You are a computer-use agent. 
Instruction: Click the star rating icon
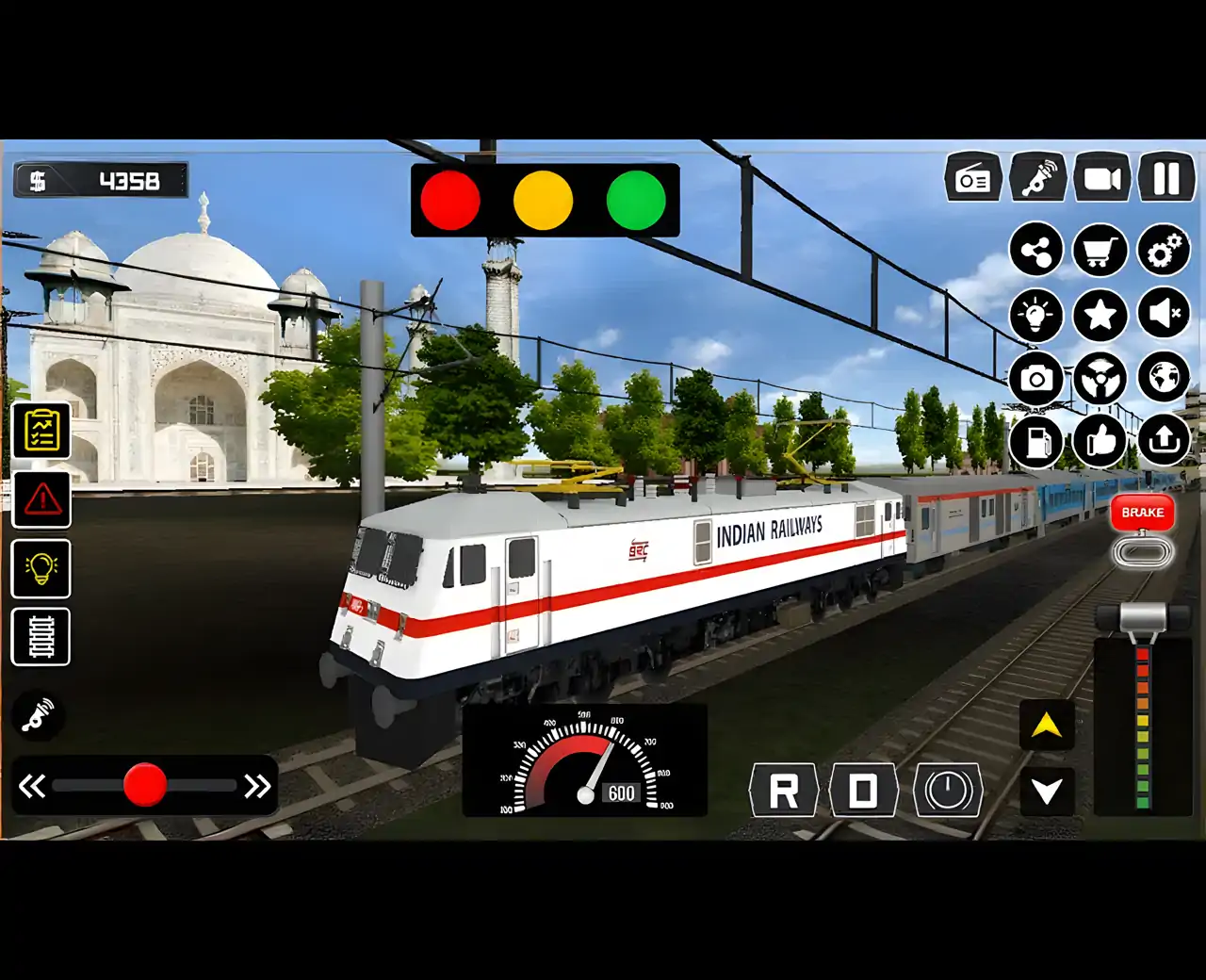pyautogui.click(x=1100, y=314)
